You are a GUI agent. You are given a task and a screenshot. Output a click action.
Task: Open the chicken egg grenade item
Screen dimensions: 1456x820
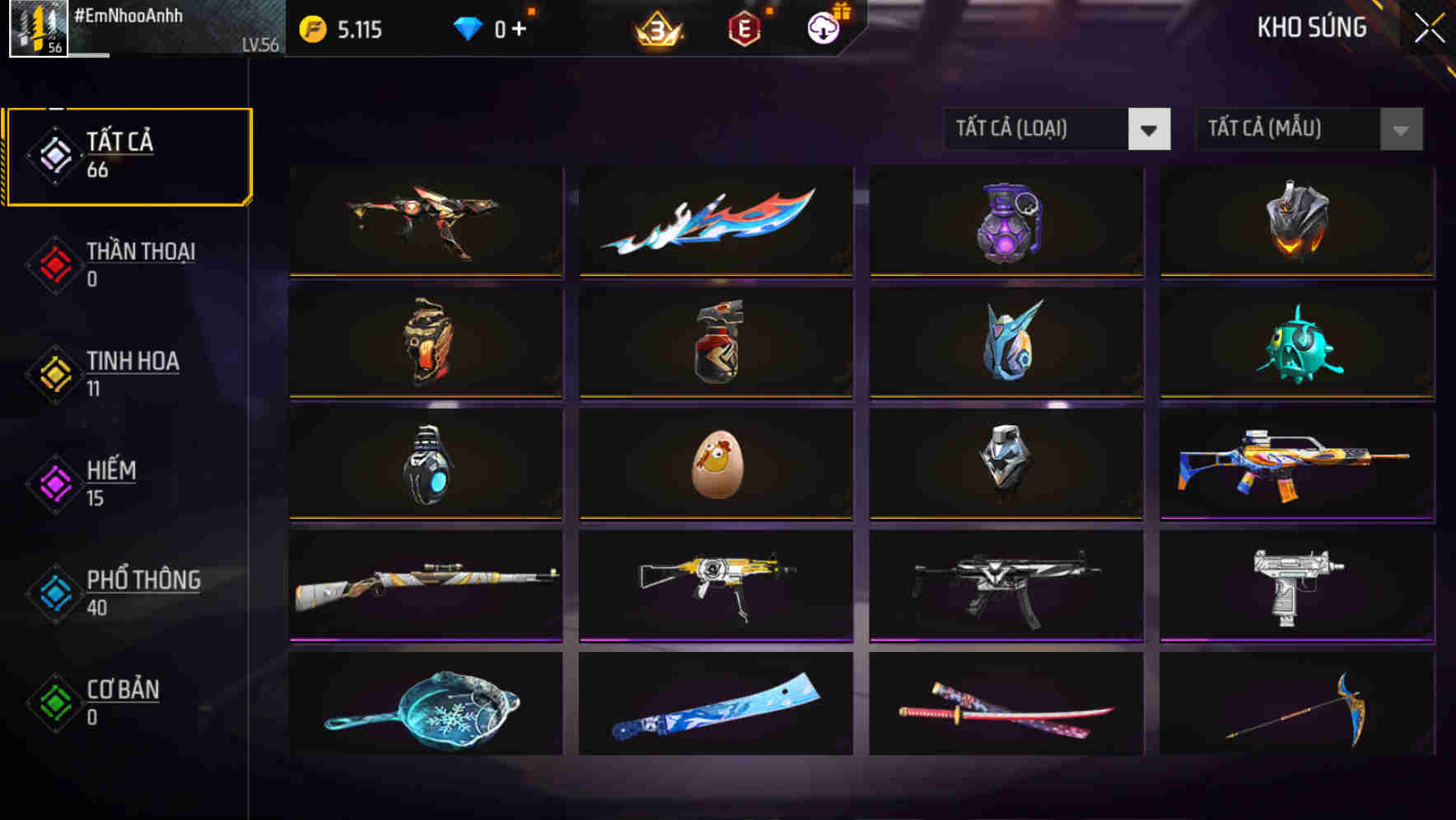(x=716, y=465)
